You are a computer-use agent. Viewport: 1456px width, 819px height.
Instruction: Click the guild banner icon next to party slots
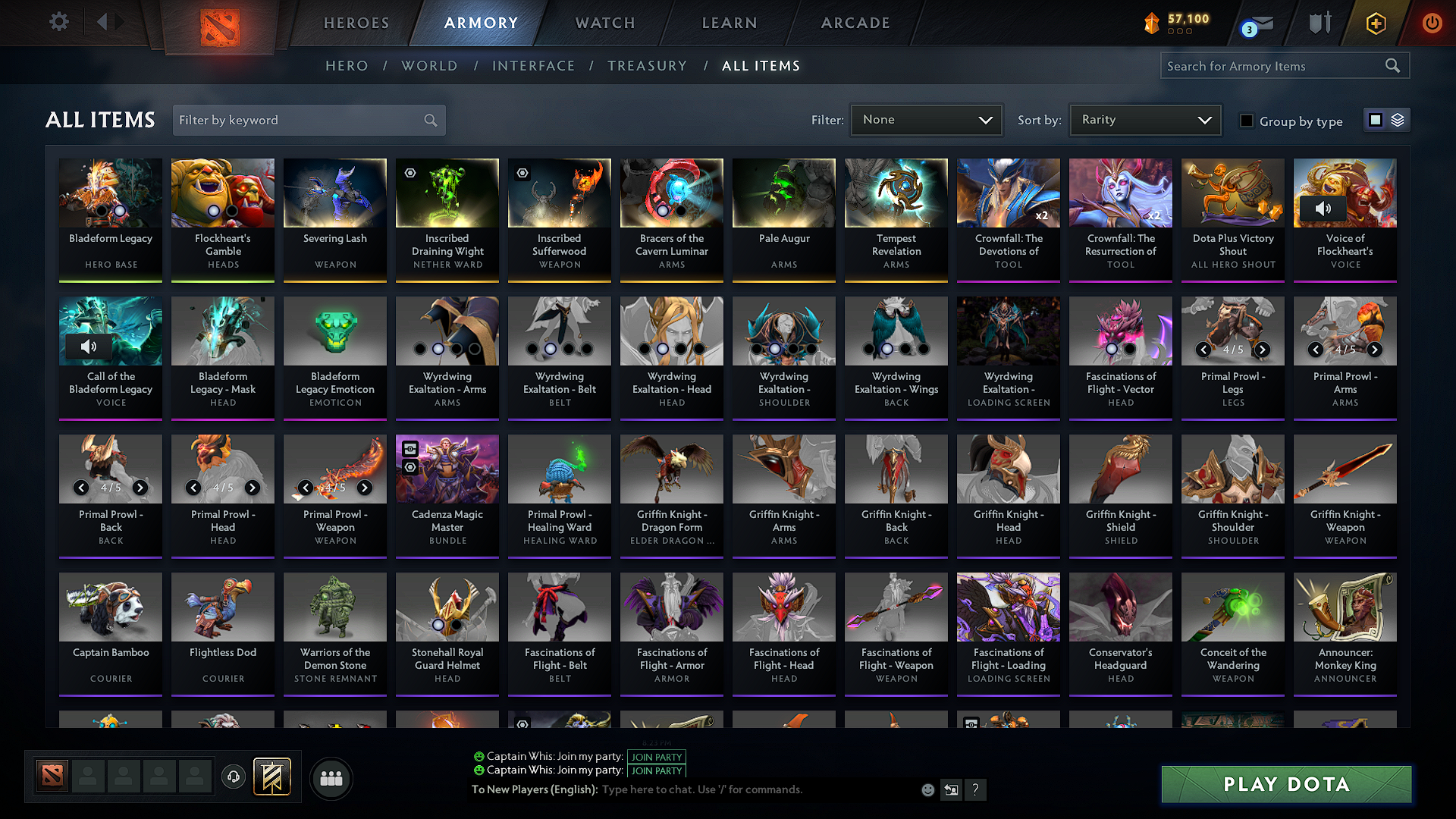tap(271, 776)
